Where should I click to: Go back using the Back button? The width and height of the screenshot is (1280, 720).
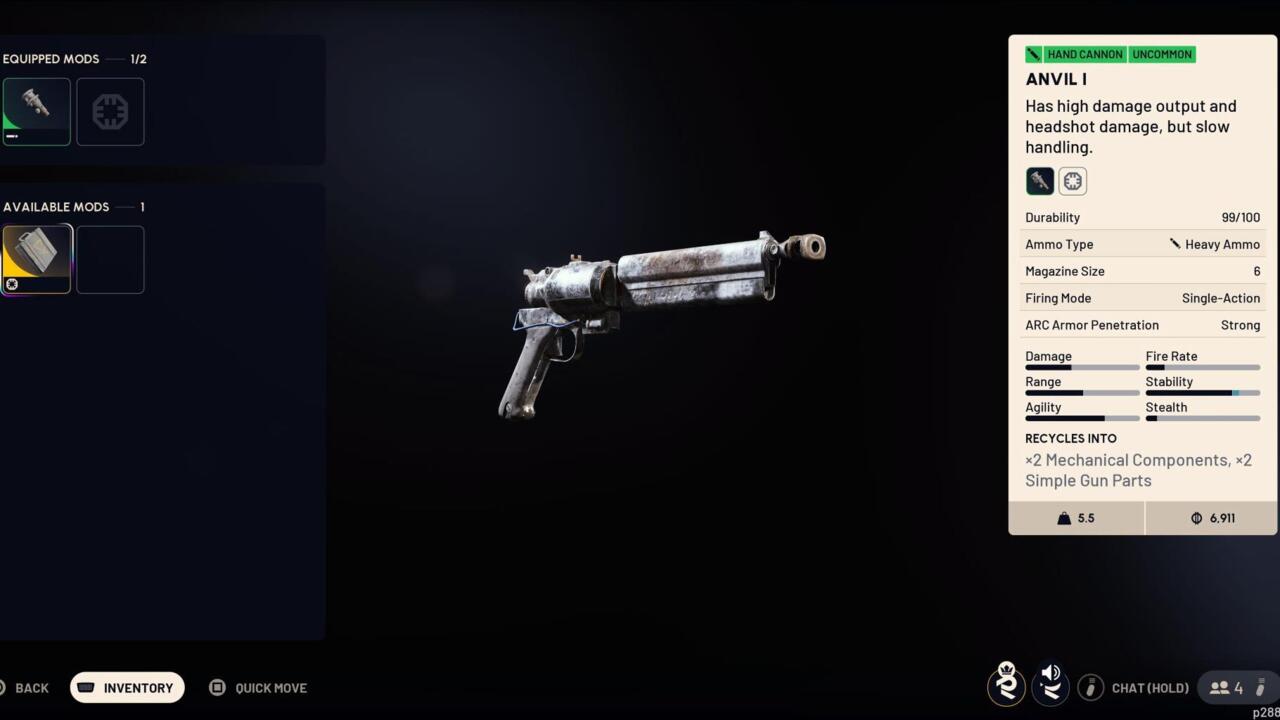26,688
